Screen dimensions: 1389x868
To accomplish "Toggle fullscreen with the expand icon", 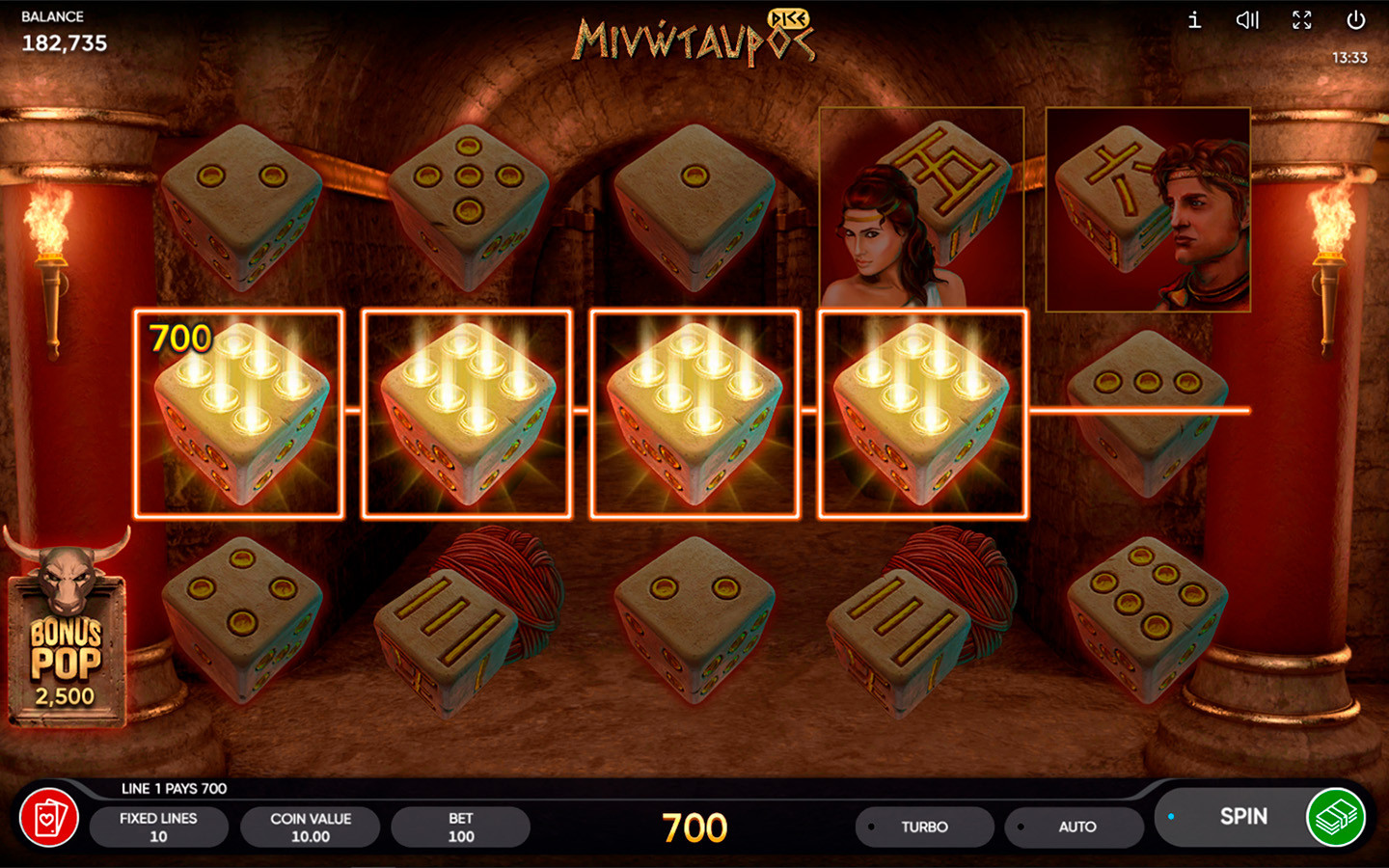I will 1301,20.
